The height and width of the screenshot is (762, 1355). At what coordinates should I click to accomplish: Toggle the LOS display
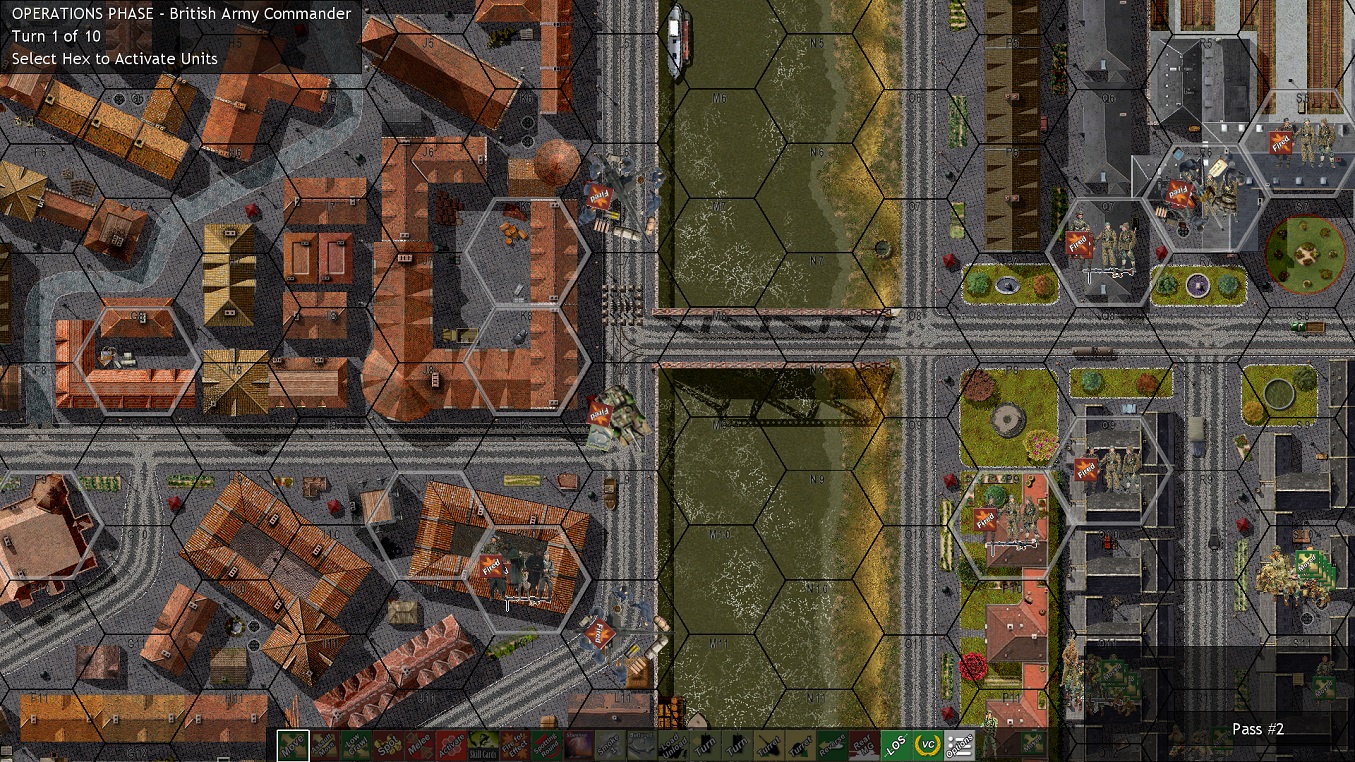896,744
